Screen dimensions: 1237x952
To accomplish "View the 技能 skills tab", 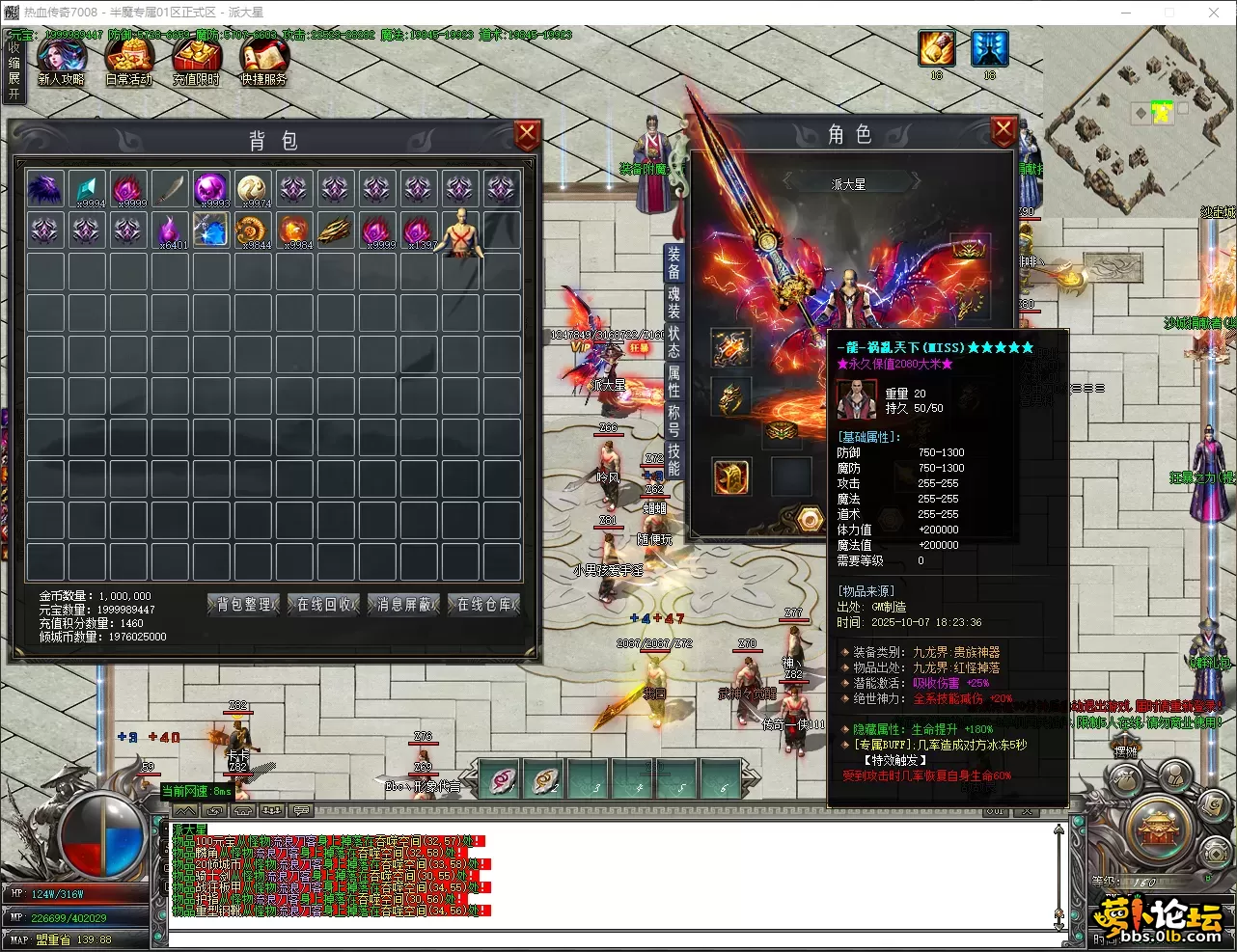I will click(673, 460).
